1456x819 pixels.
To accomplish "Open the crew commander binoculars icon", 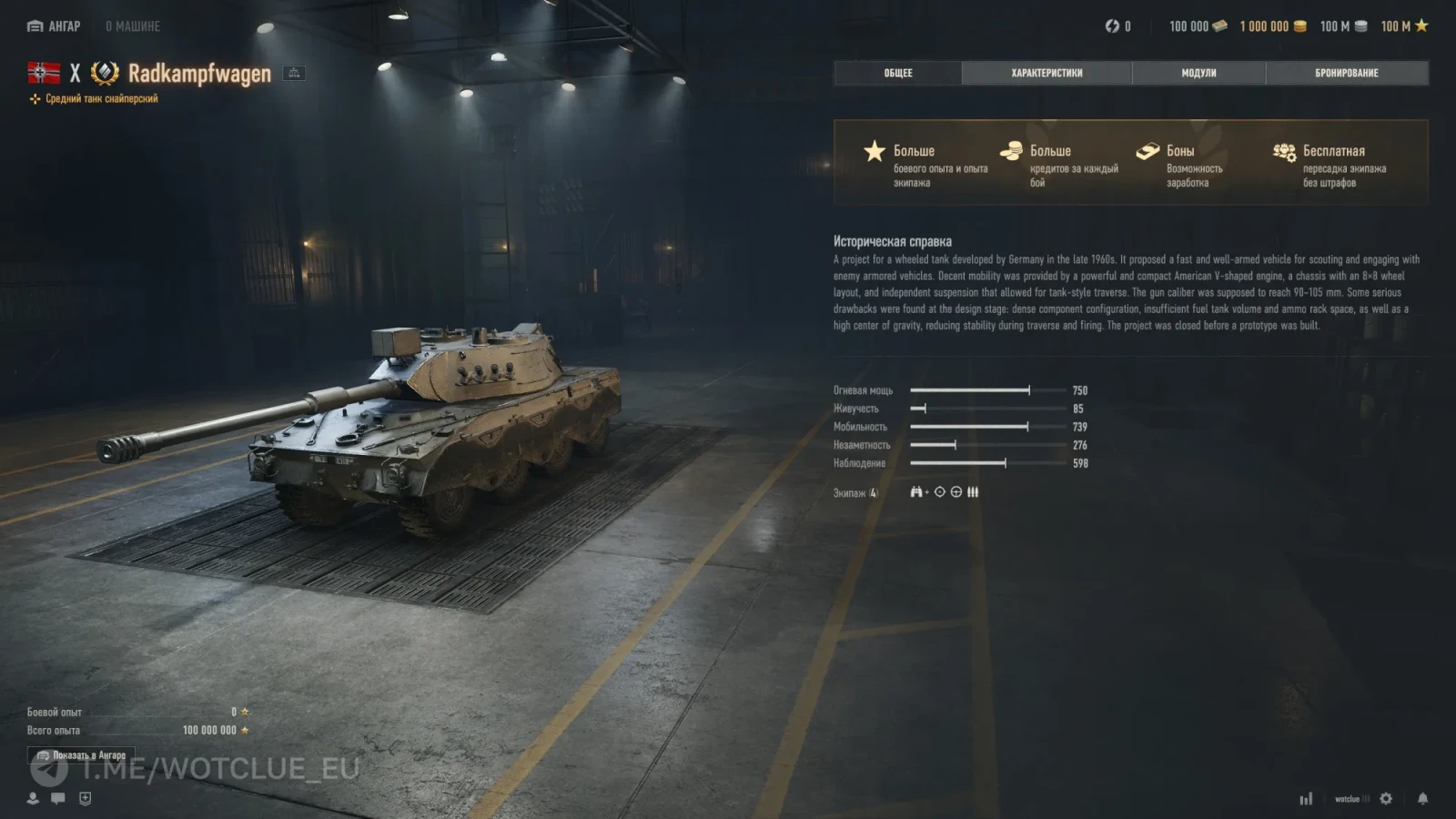I will tap(915, 491).
